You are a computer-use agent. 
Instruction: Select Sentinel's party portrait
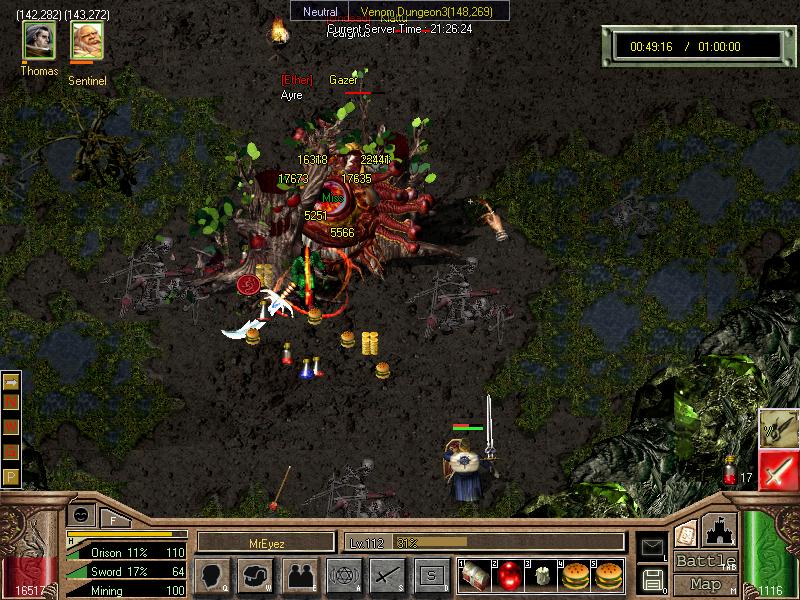[x=87, y=41]
